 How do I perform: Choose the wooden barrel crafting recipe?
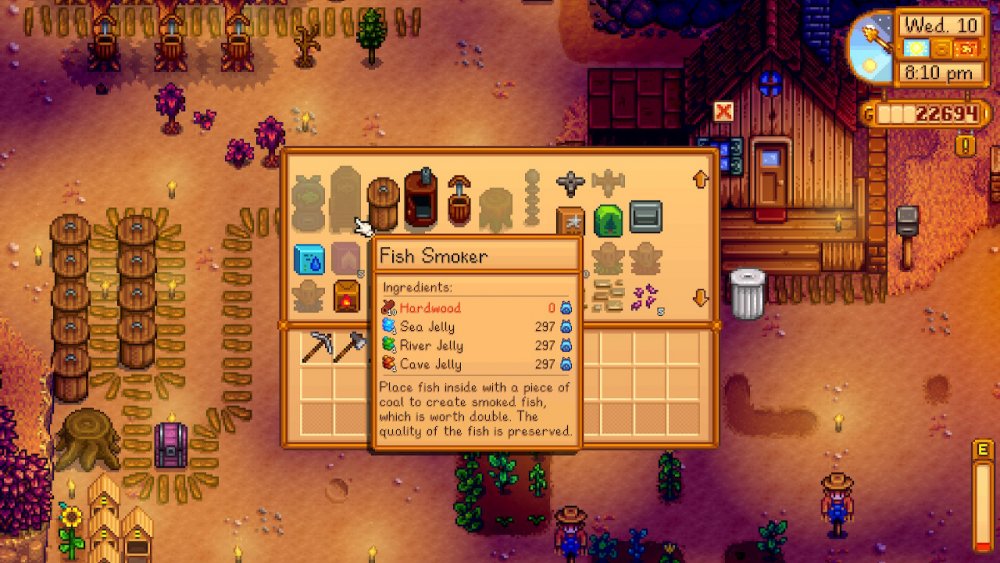(x=383, y=203)
